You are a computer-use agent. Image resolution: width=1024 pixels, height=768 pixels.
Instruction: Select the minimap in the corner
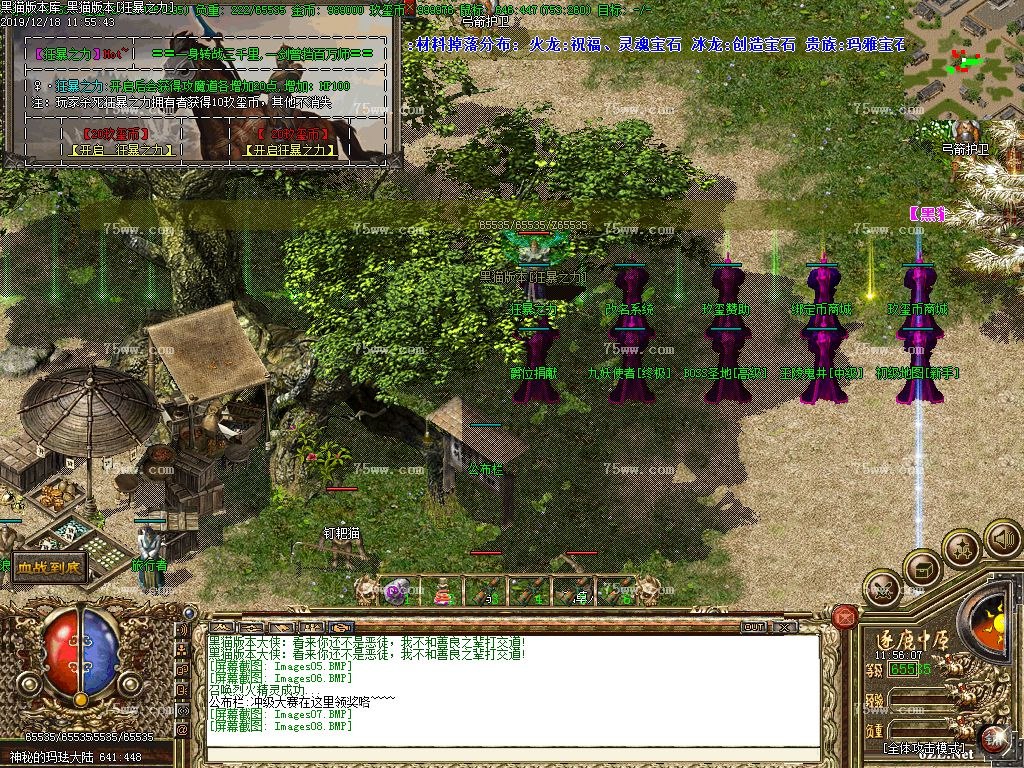point(964,63)
